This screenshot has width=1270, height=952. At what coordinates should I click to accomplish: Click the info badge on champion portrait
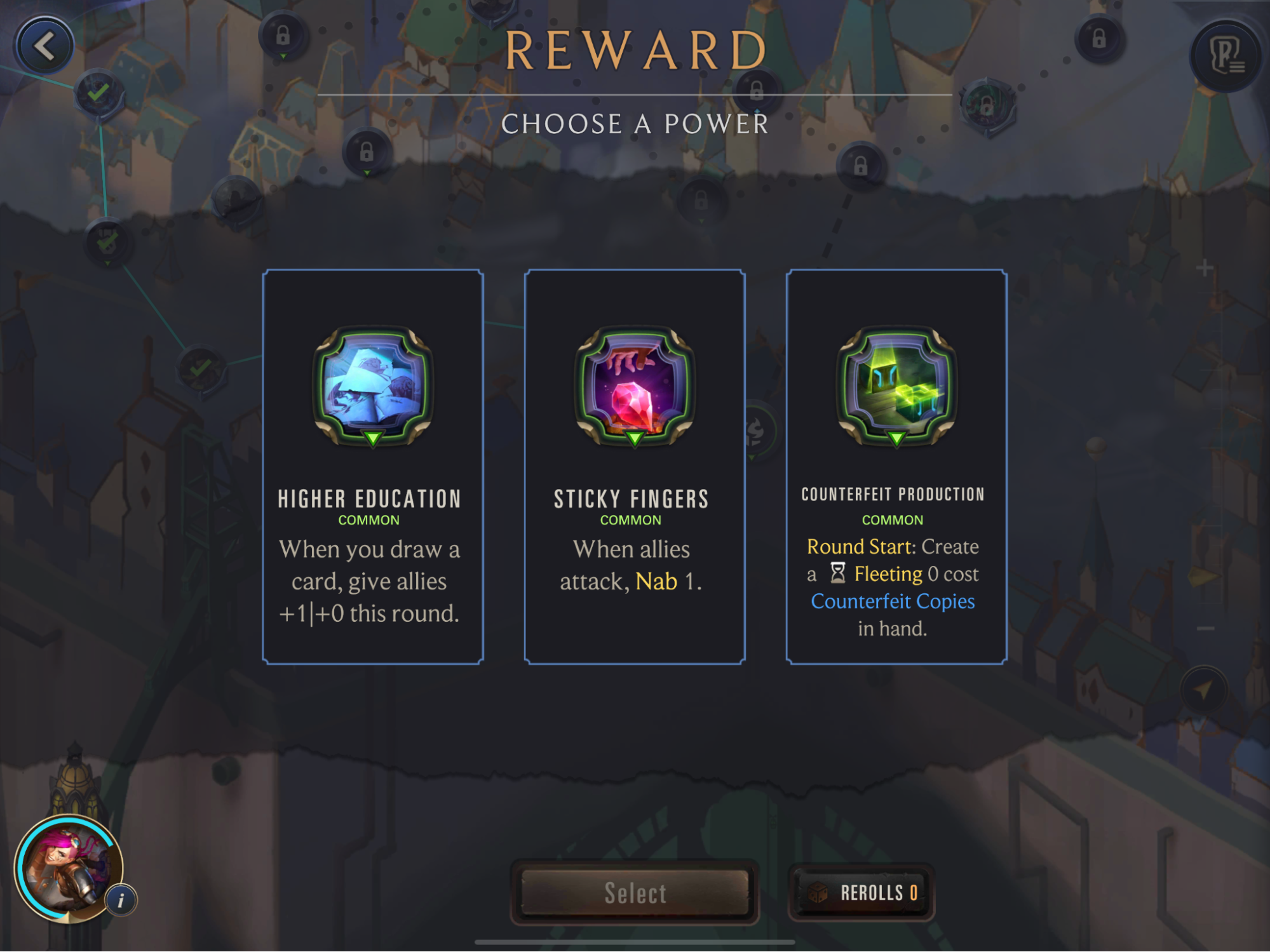tap(121, 899)
